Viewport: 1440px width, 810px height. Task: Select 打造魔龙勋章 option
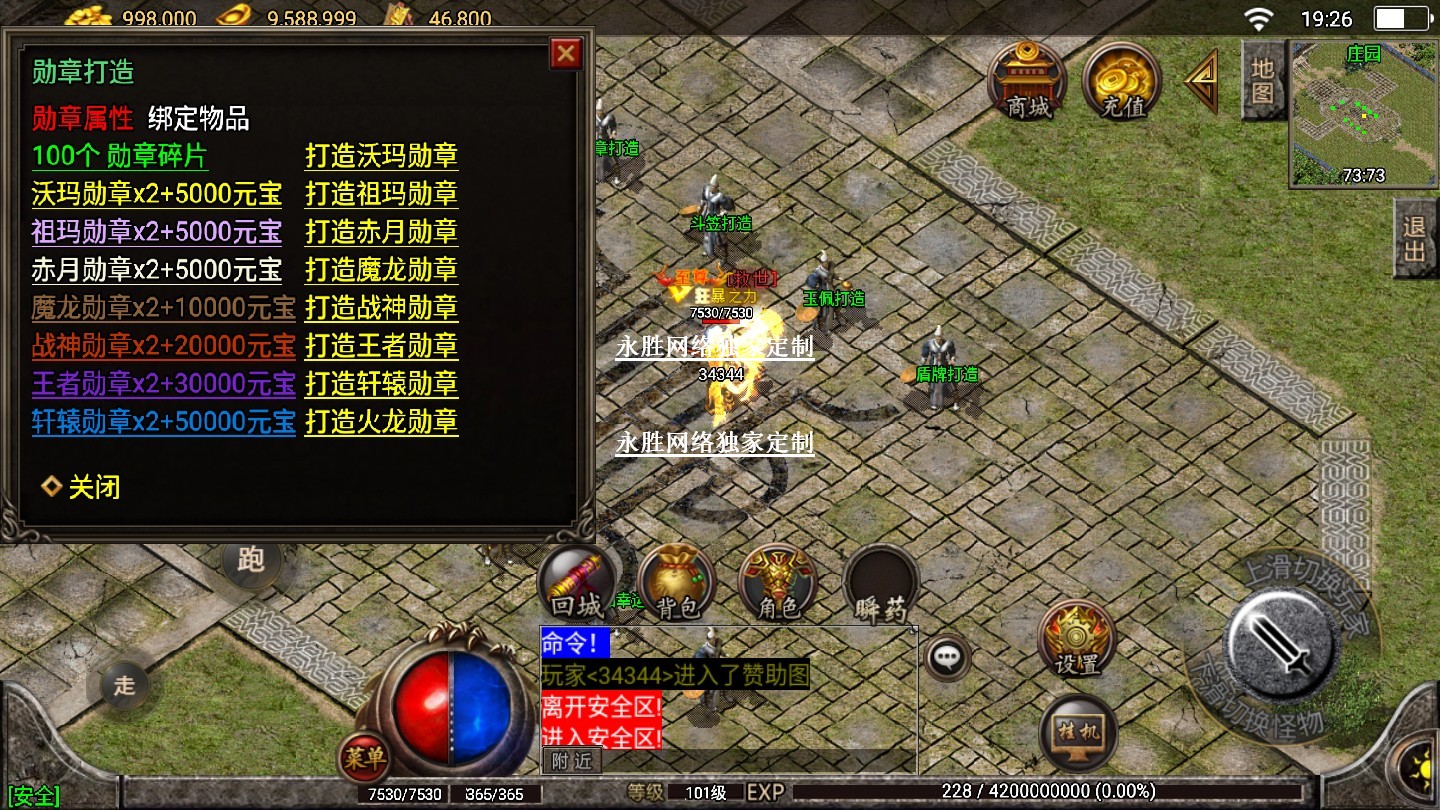(381, 270)
